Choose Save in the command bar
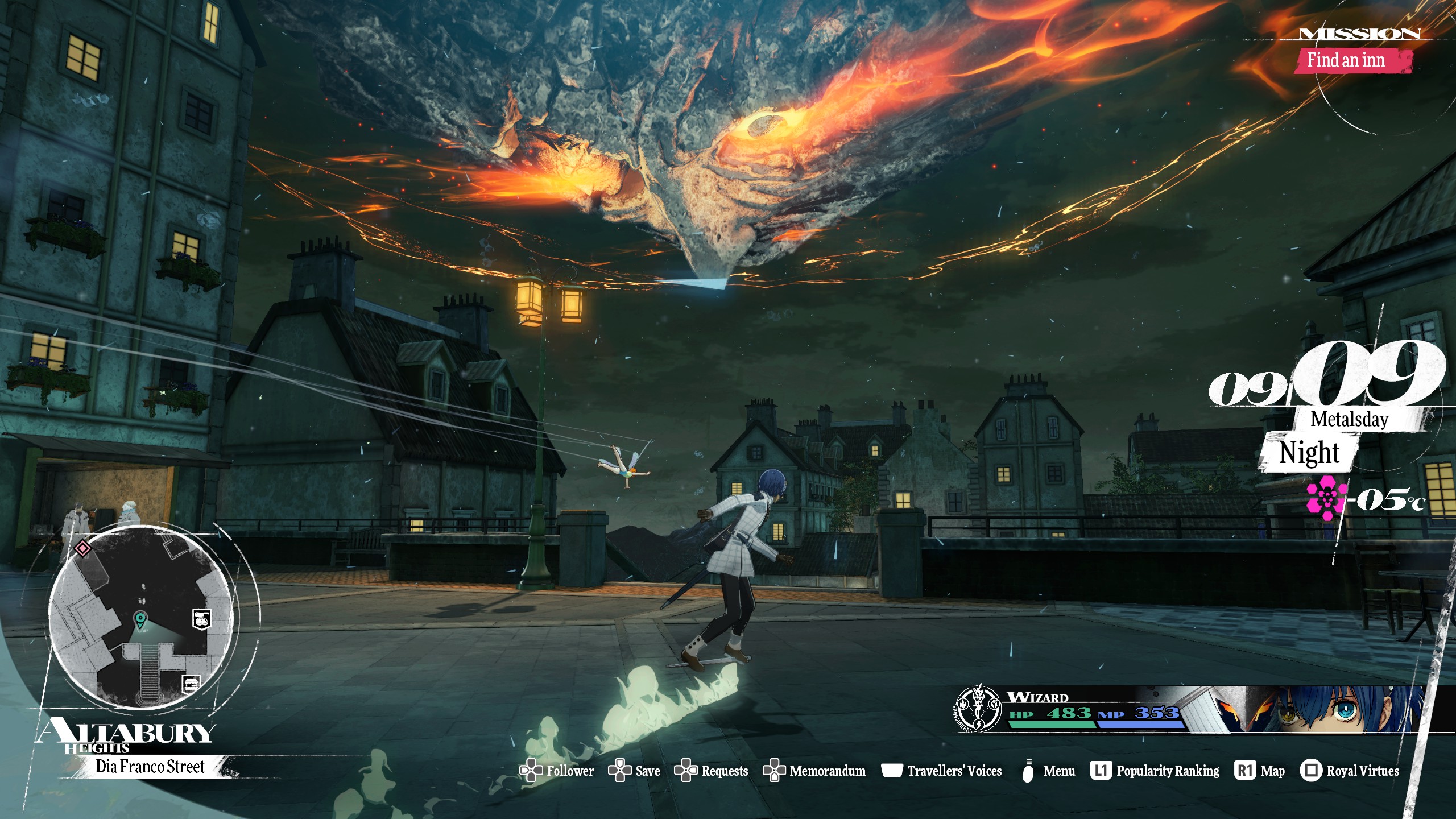Screen dimensions: 1456x819 635,771
